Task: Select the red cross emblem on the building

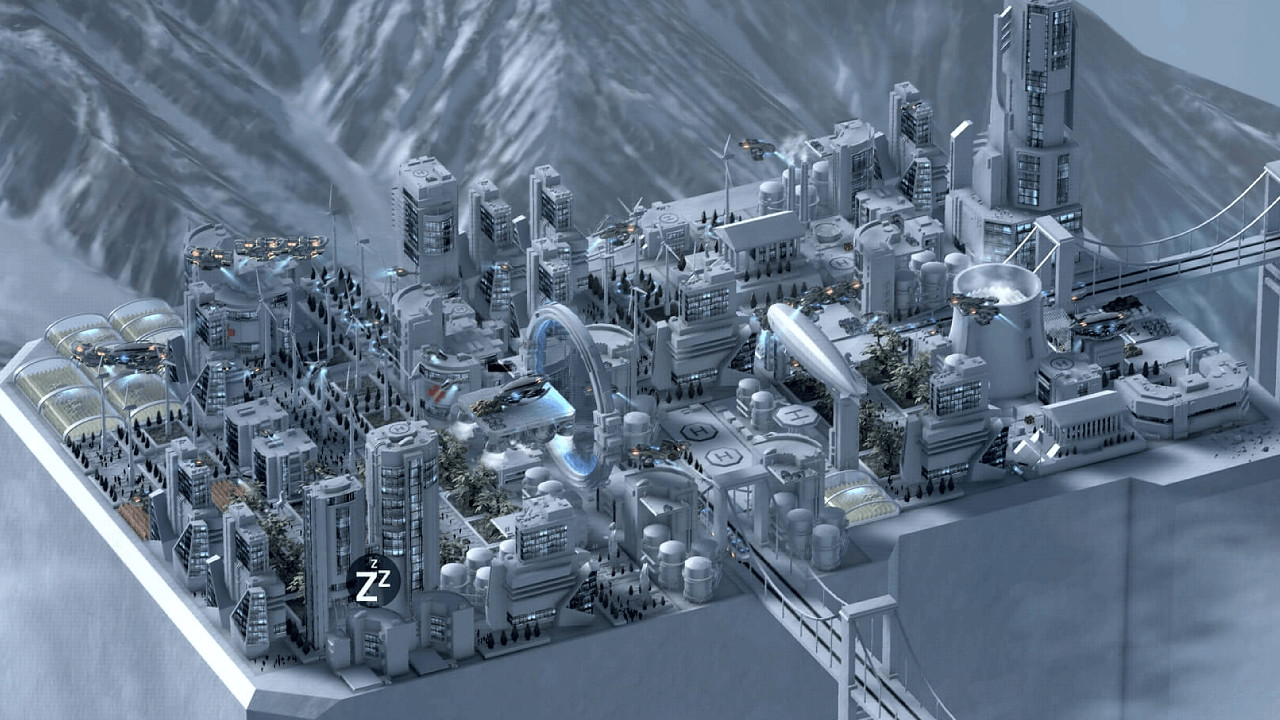Action: click(x=437, y=393)
